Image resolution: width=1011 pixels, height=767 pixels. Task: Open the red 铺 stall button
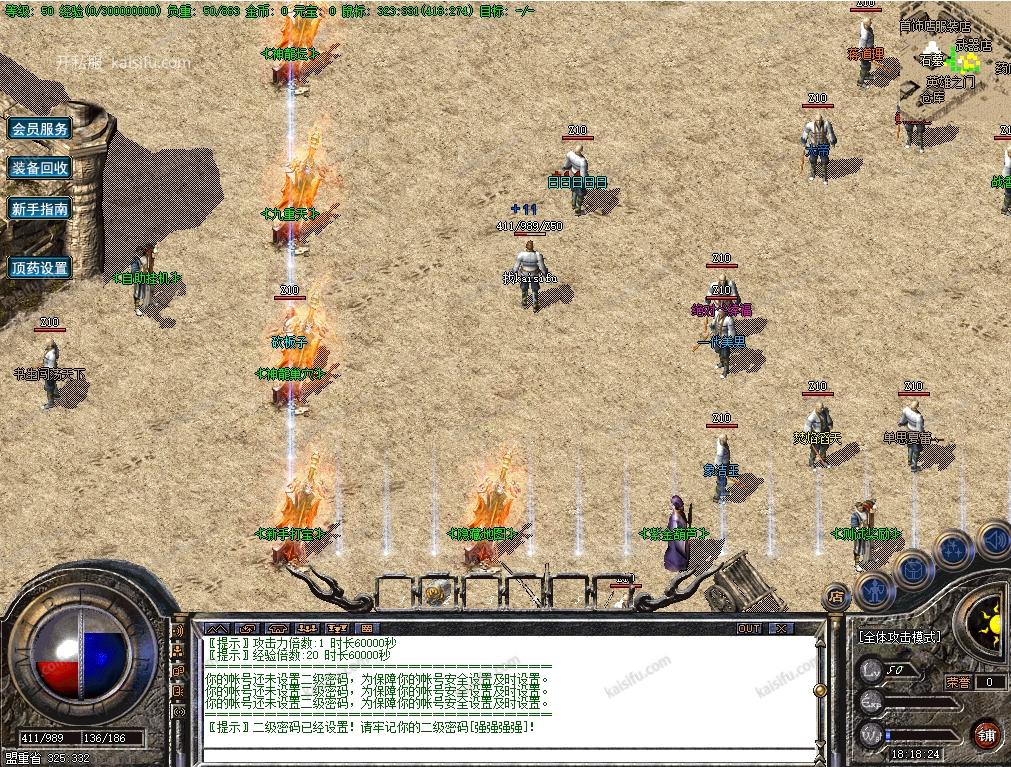tap(988, 733)
